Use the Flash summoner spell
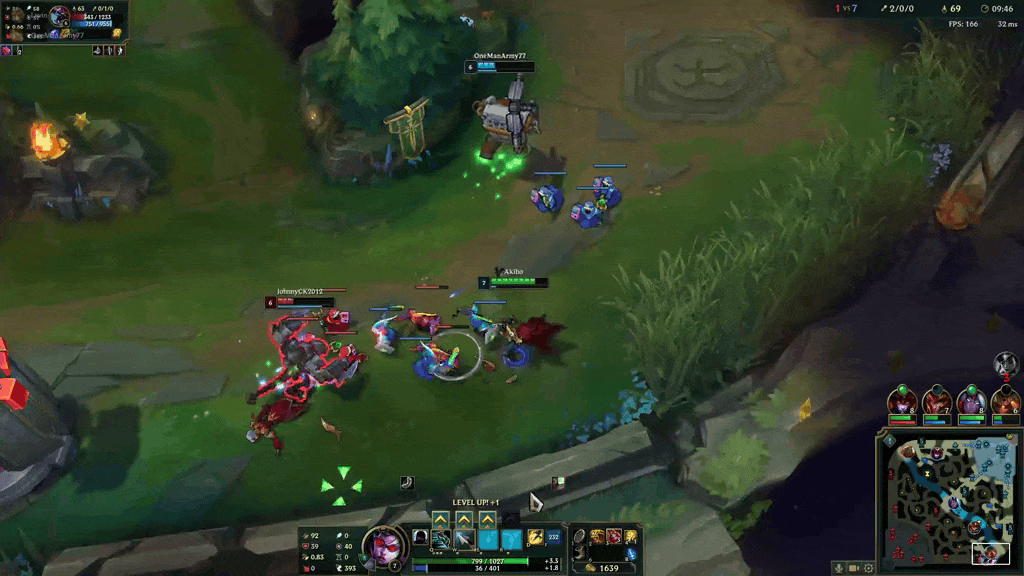1024x576 pixels. click(534, 539)
